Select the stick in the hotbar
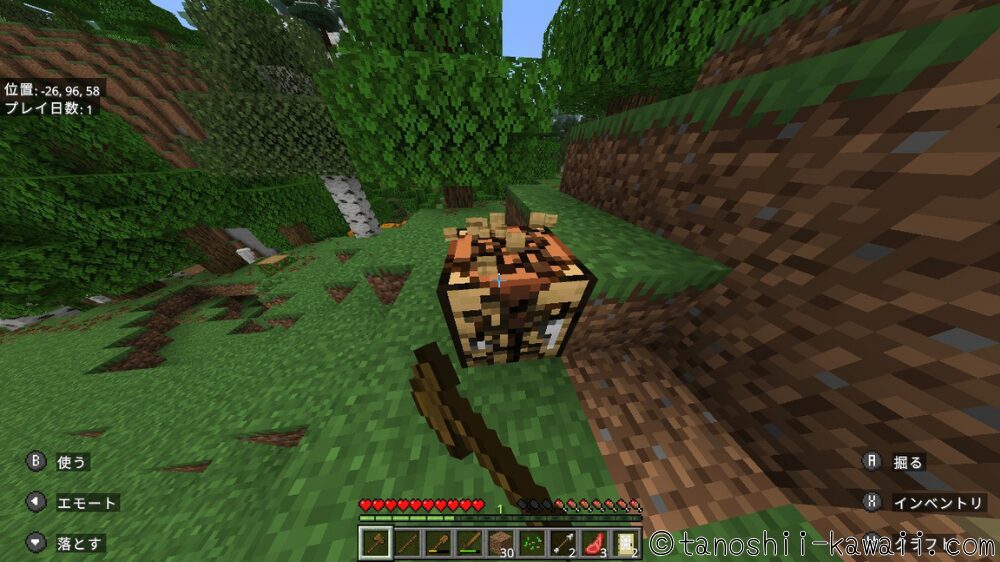 pos(407,543)
